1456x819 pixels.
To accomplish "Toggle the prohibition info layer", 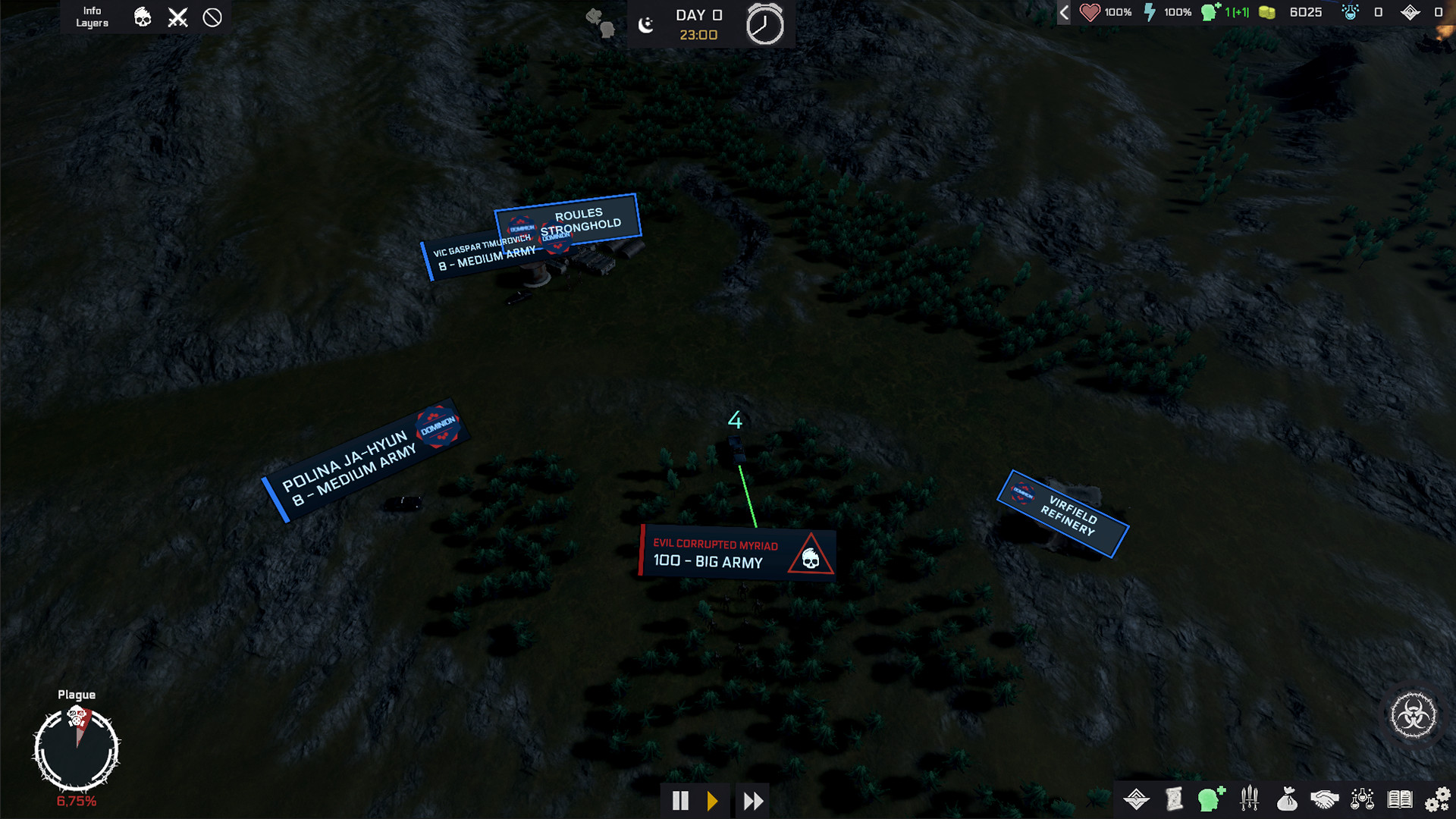I will tap(212, 16).
